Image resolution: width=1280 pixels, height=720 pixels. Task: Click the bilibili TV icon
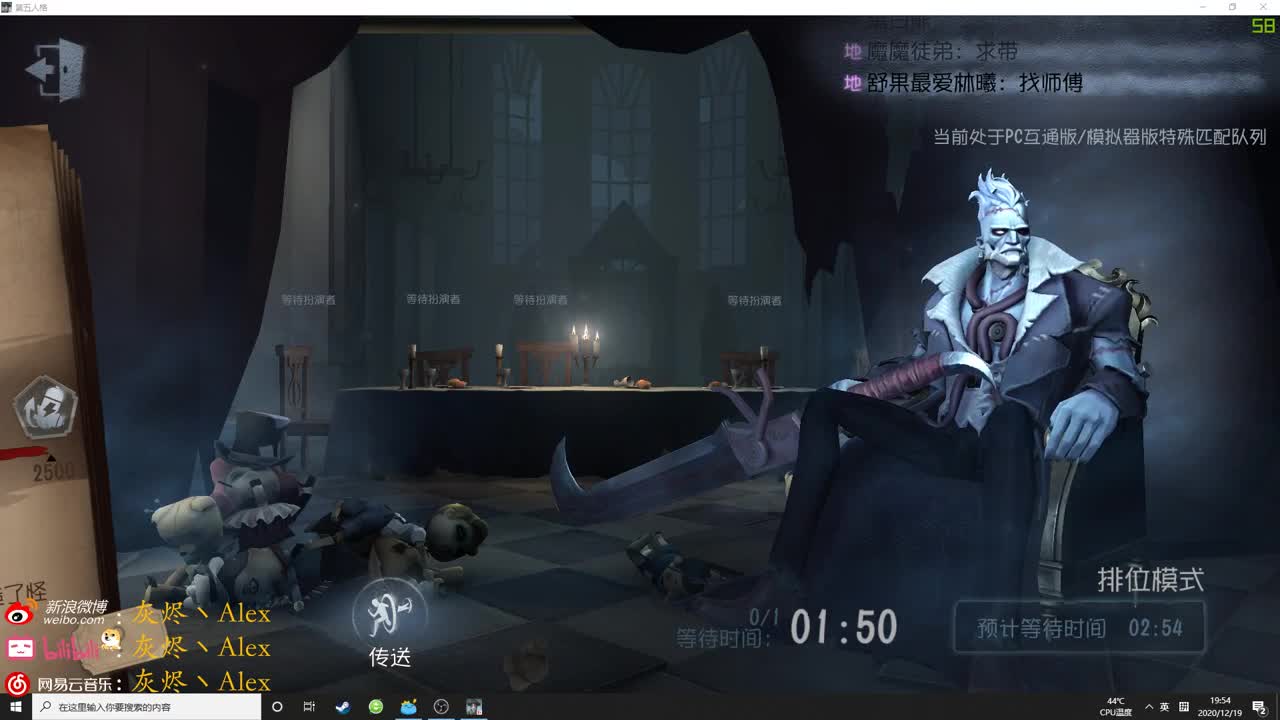[19, 646]
